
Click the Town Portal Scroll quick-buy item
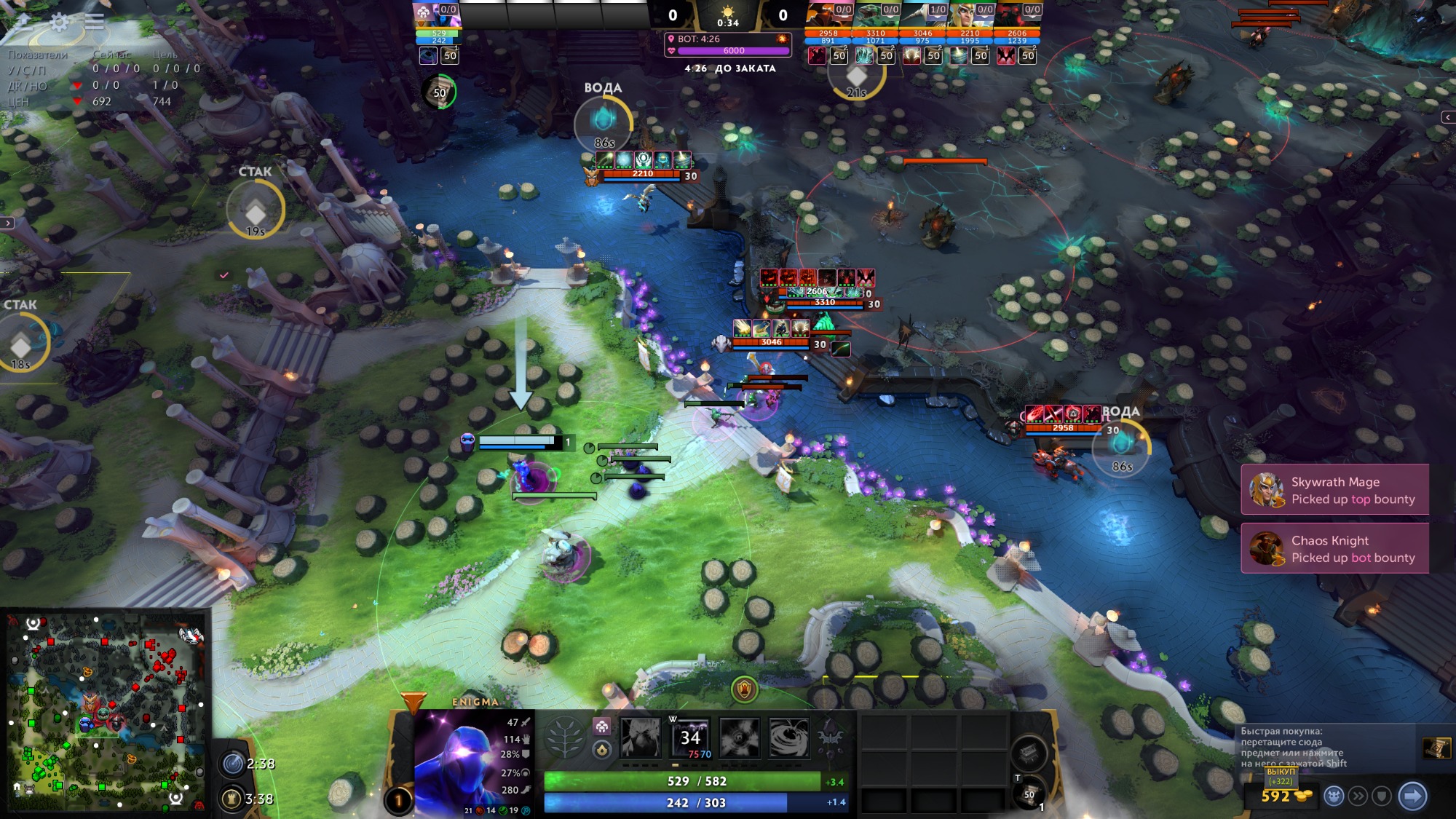point(1436,748)
